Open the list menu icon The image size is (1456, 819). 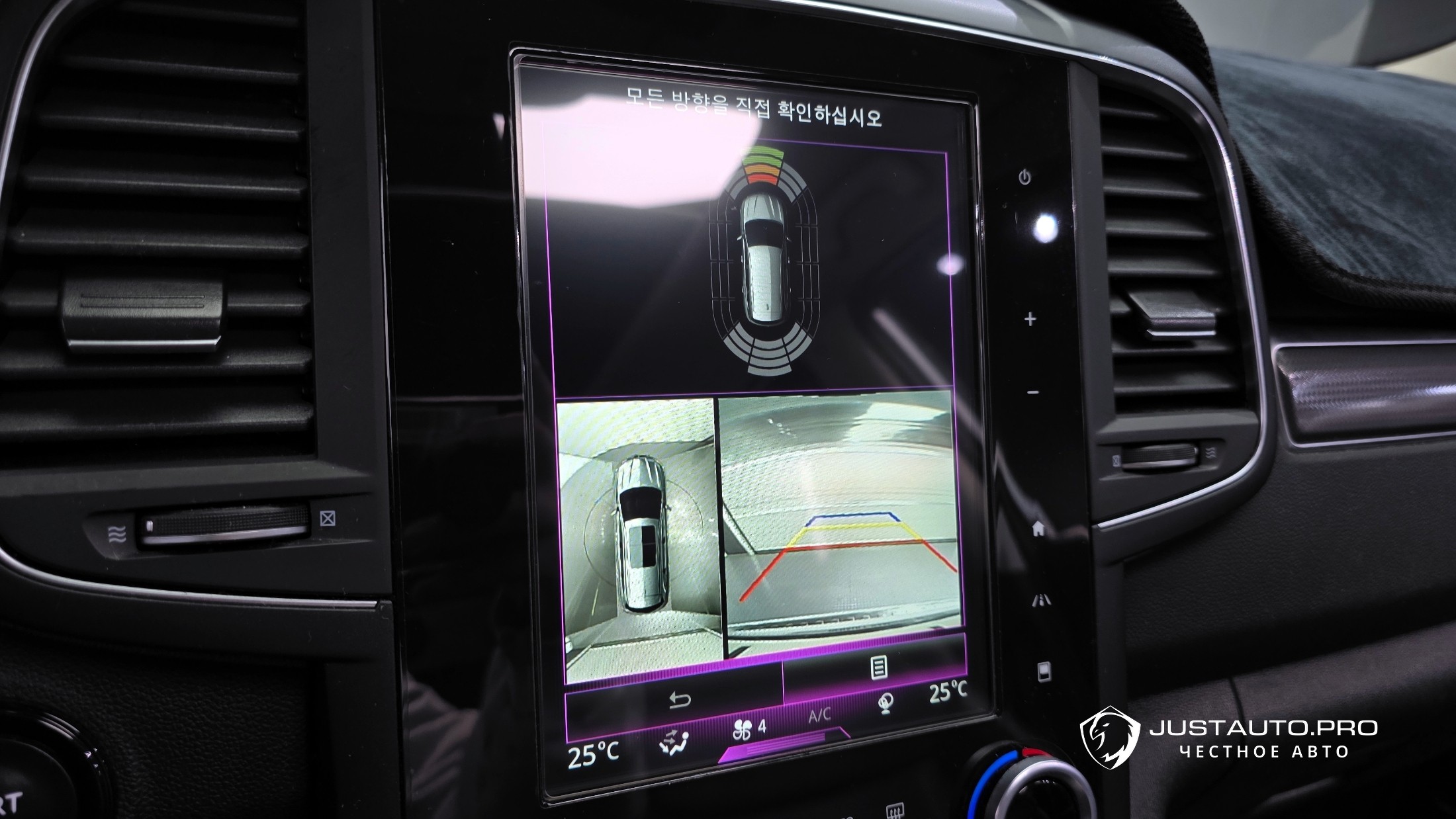pos(879,668)
